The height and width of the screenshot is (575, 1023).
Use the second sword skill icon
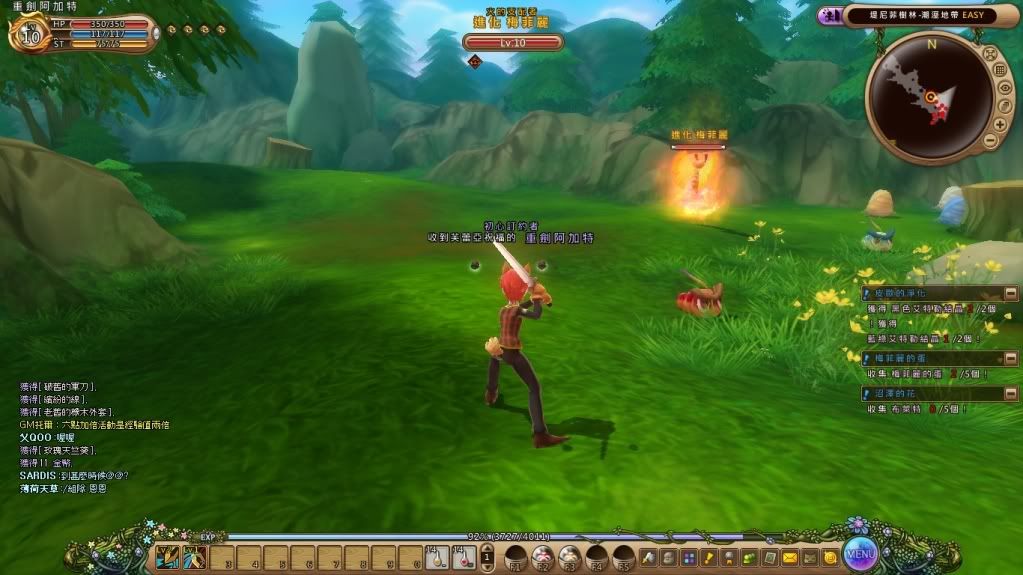194,557
